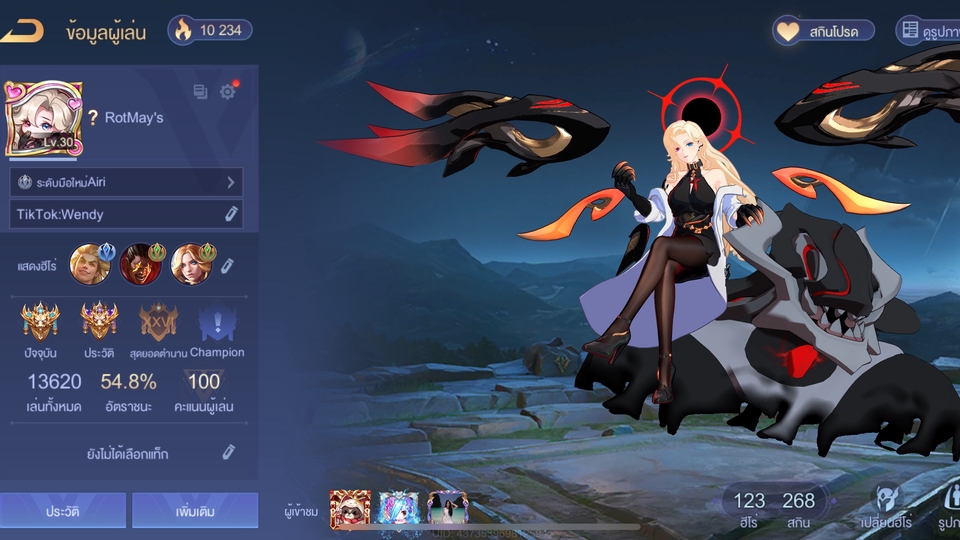
Task: Open the favorite skin button with heart
Action: coord(823,31)
